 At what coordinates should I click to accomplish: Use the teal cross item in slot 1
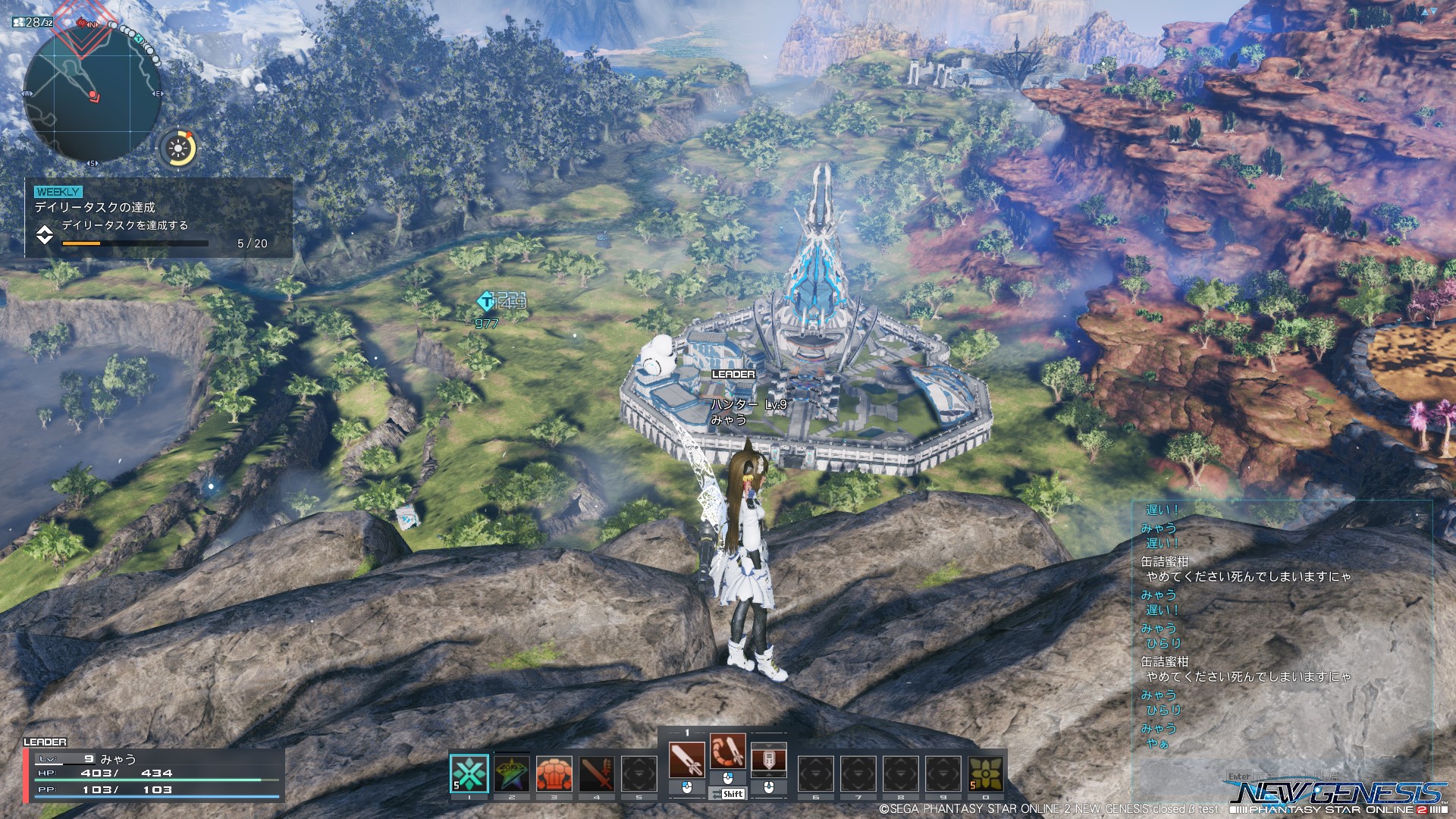[x=469, y=773]
